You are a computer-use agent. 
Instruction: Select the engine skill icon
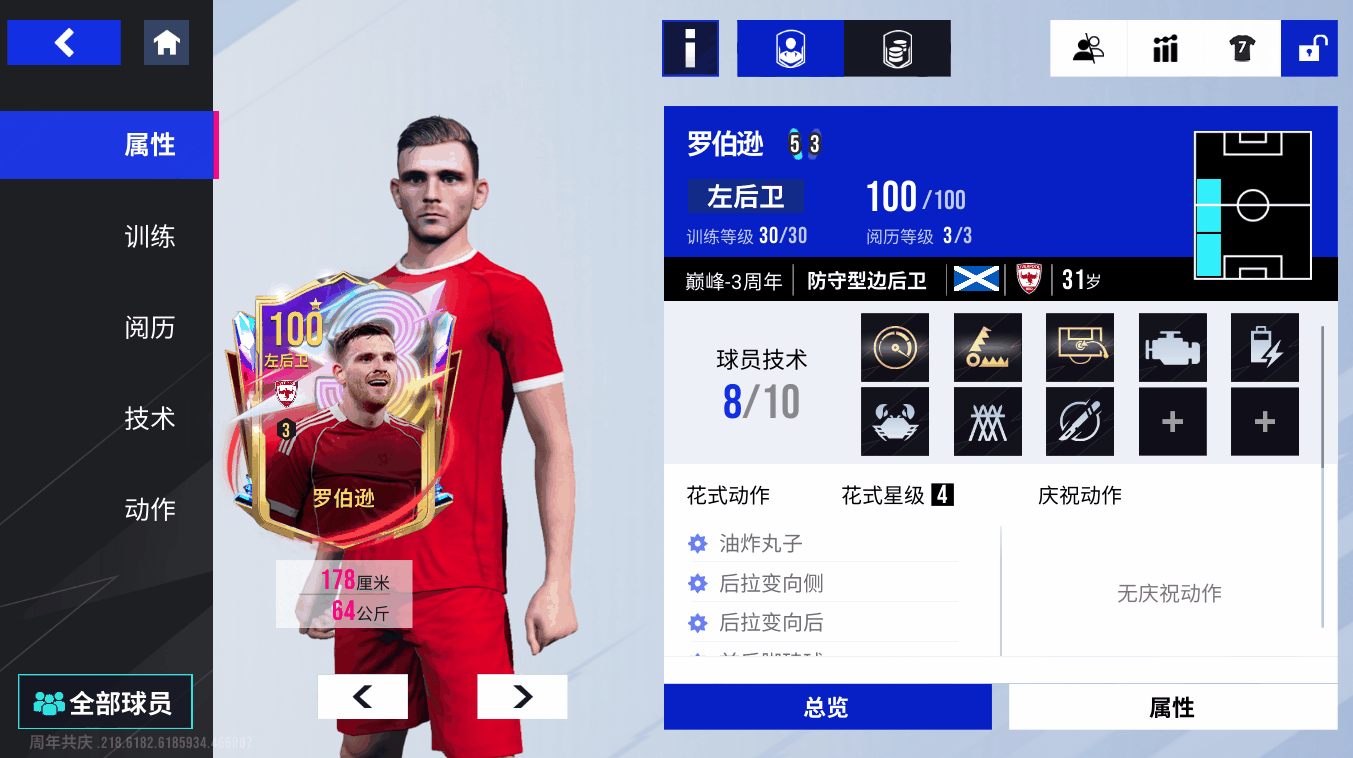click(x=1173, y=348)
